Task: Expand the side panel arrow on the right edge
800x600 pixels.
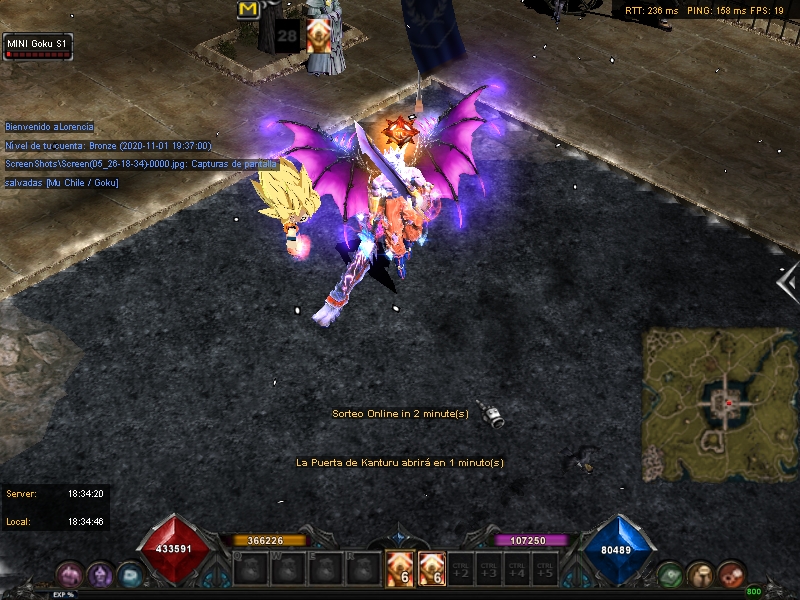Action: click(x=787, y=283)
